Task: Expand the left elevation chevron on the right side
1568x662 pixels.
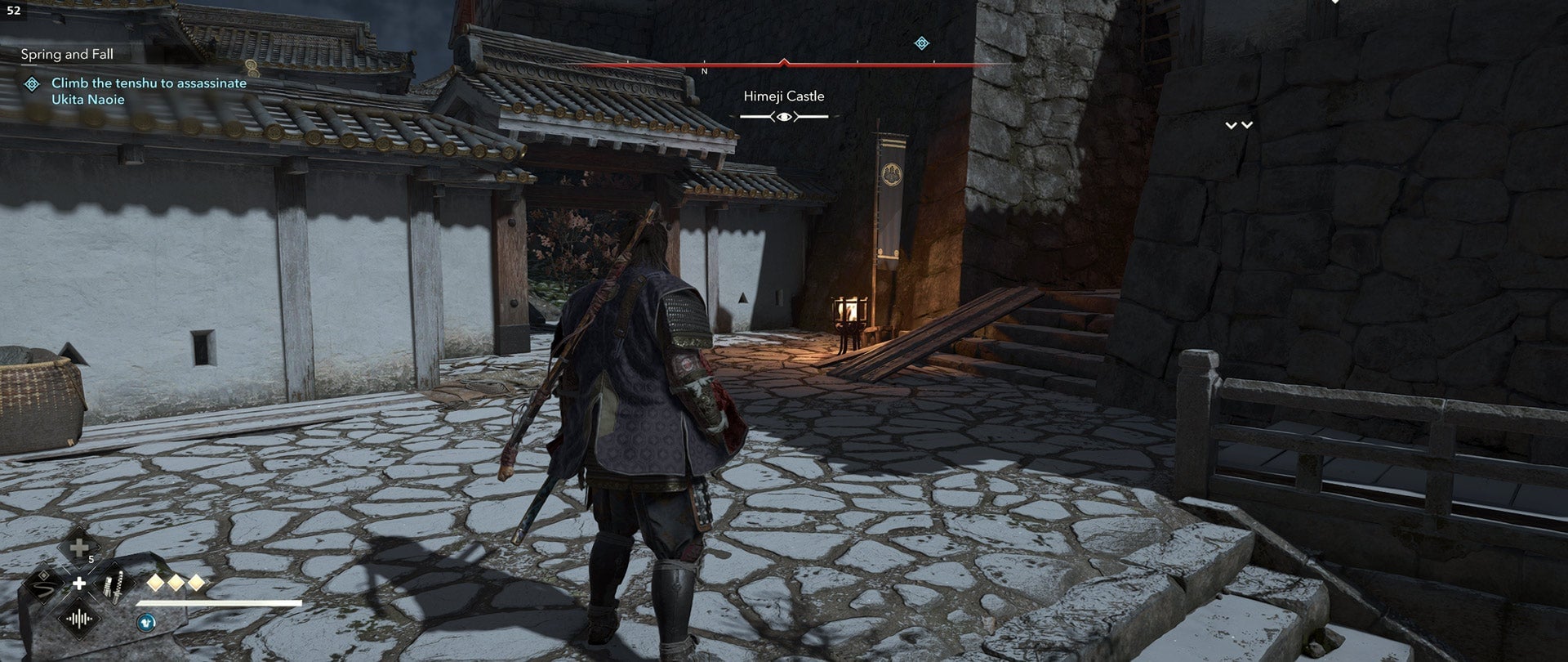Action: (x=1231, y=124)
